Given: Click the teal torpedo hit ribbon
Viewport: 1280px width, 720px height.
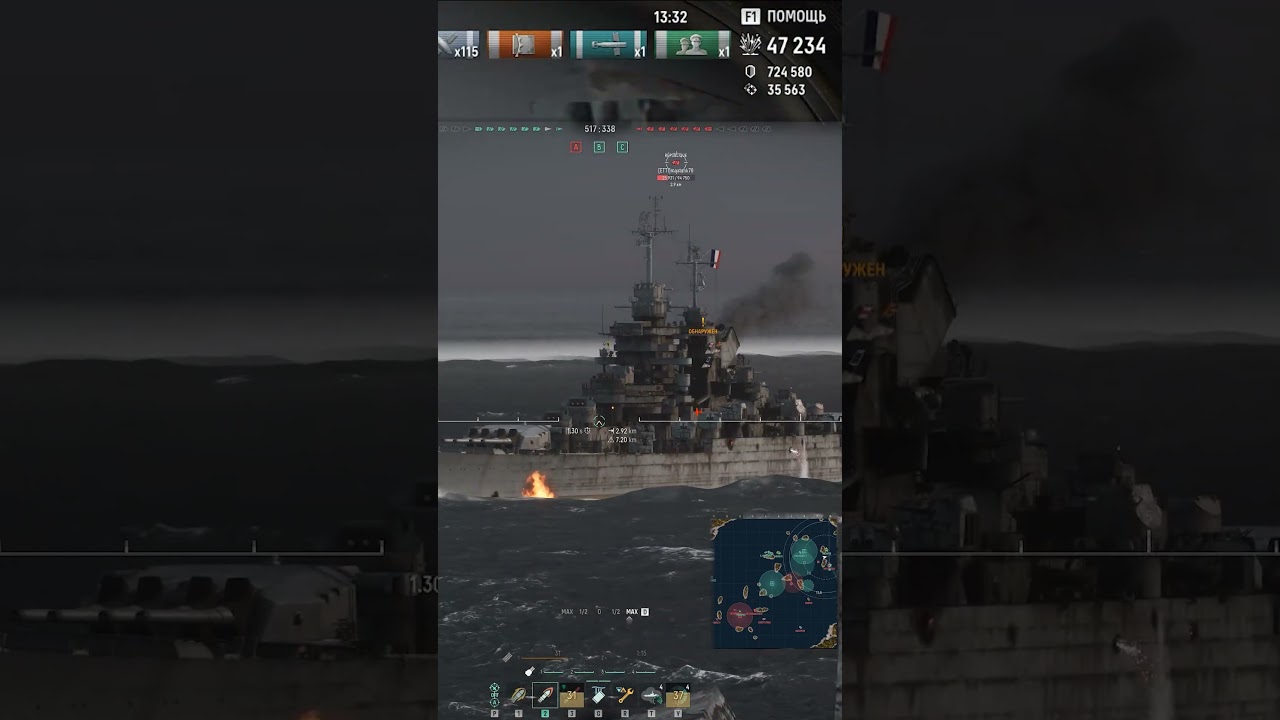Looking at the screenshot, I should (x=608, y=45).
